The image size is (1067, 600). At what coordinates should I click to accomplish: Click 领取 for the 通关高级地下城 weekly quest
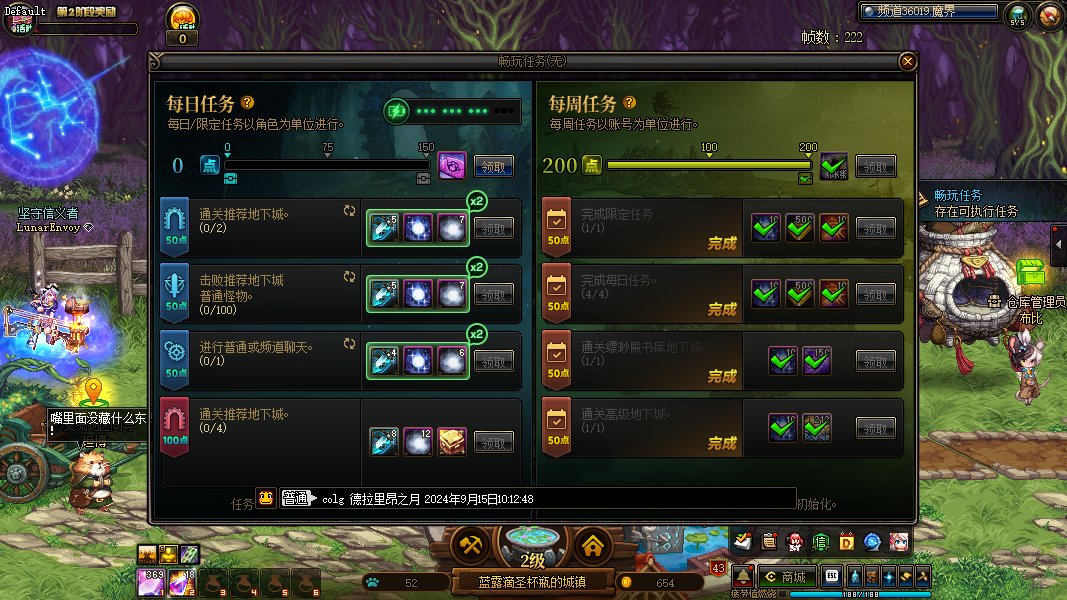point(876,428)
